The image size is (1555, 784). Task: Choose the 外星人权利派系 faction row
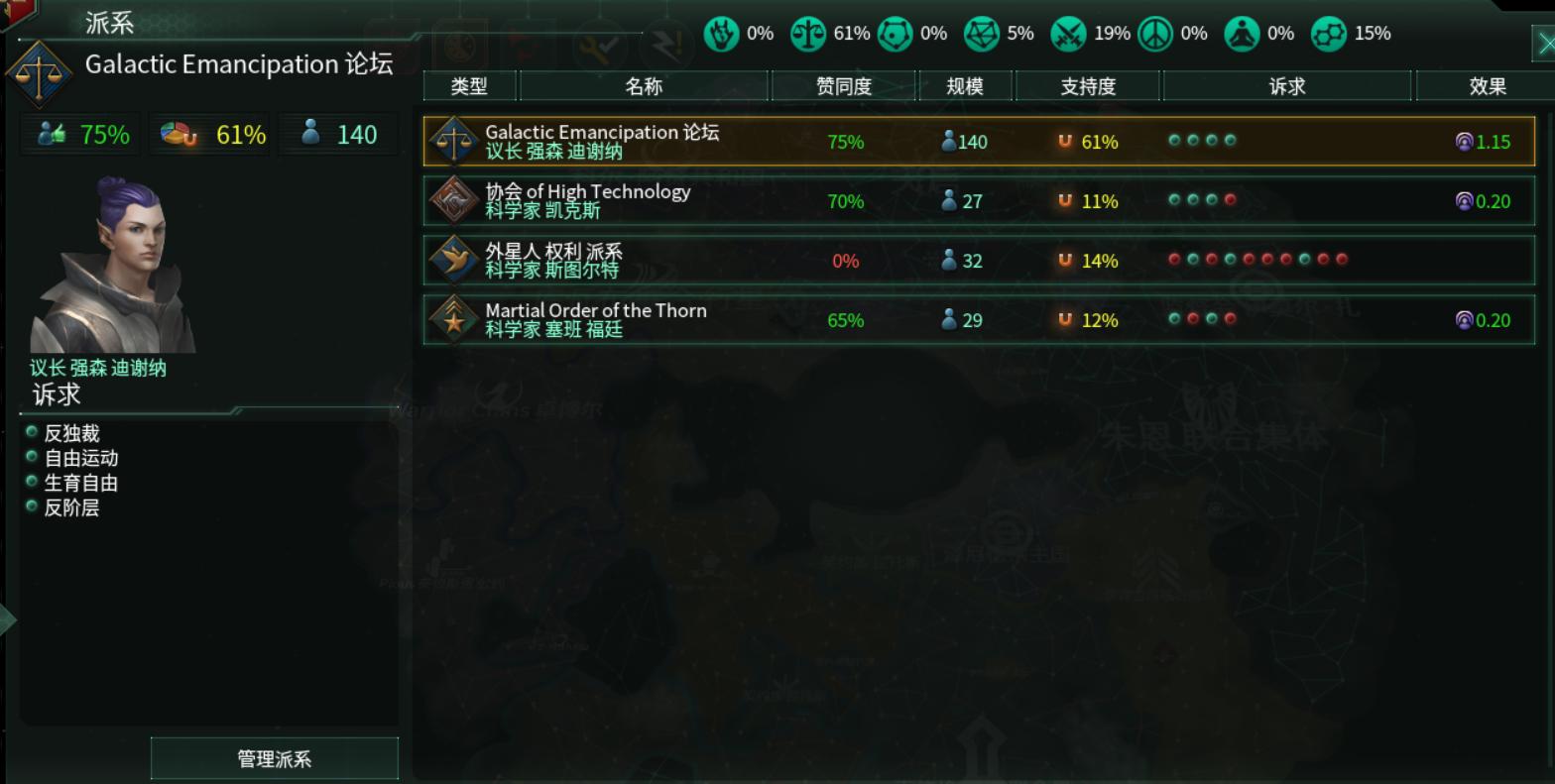(x=978, y=260)
